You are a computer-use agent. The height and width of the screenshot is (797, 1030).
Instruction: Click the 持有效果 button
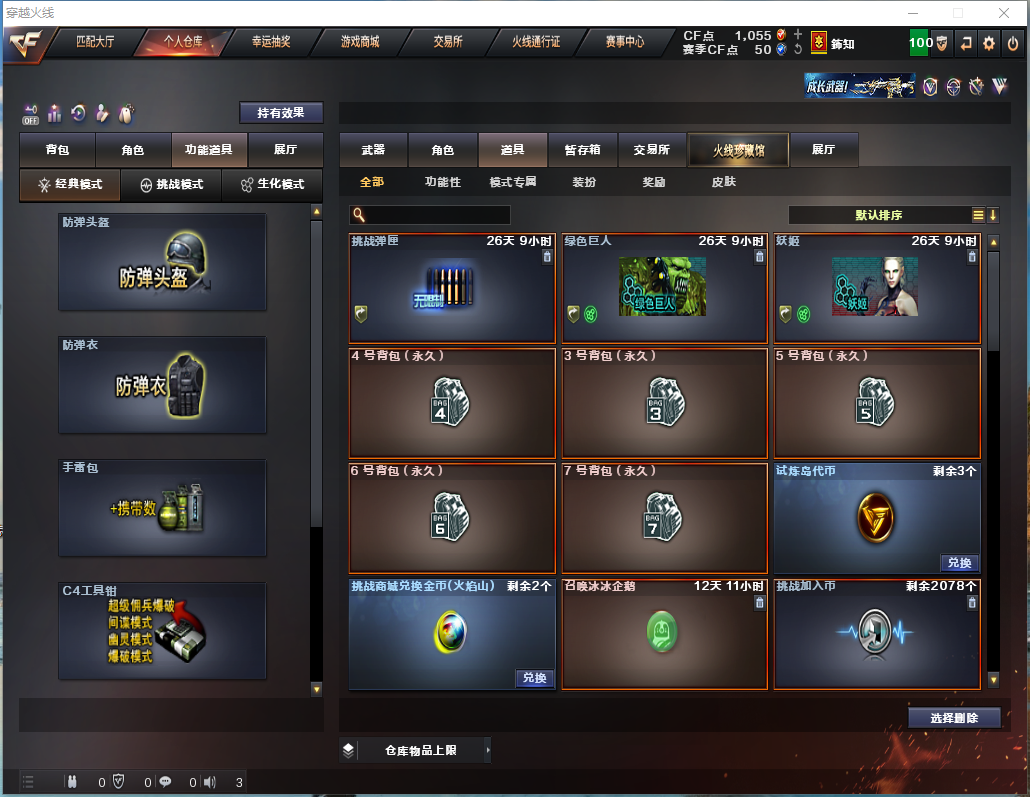pos(281,113)
